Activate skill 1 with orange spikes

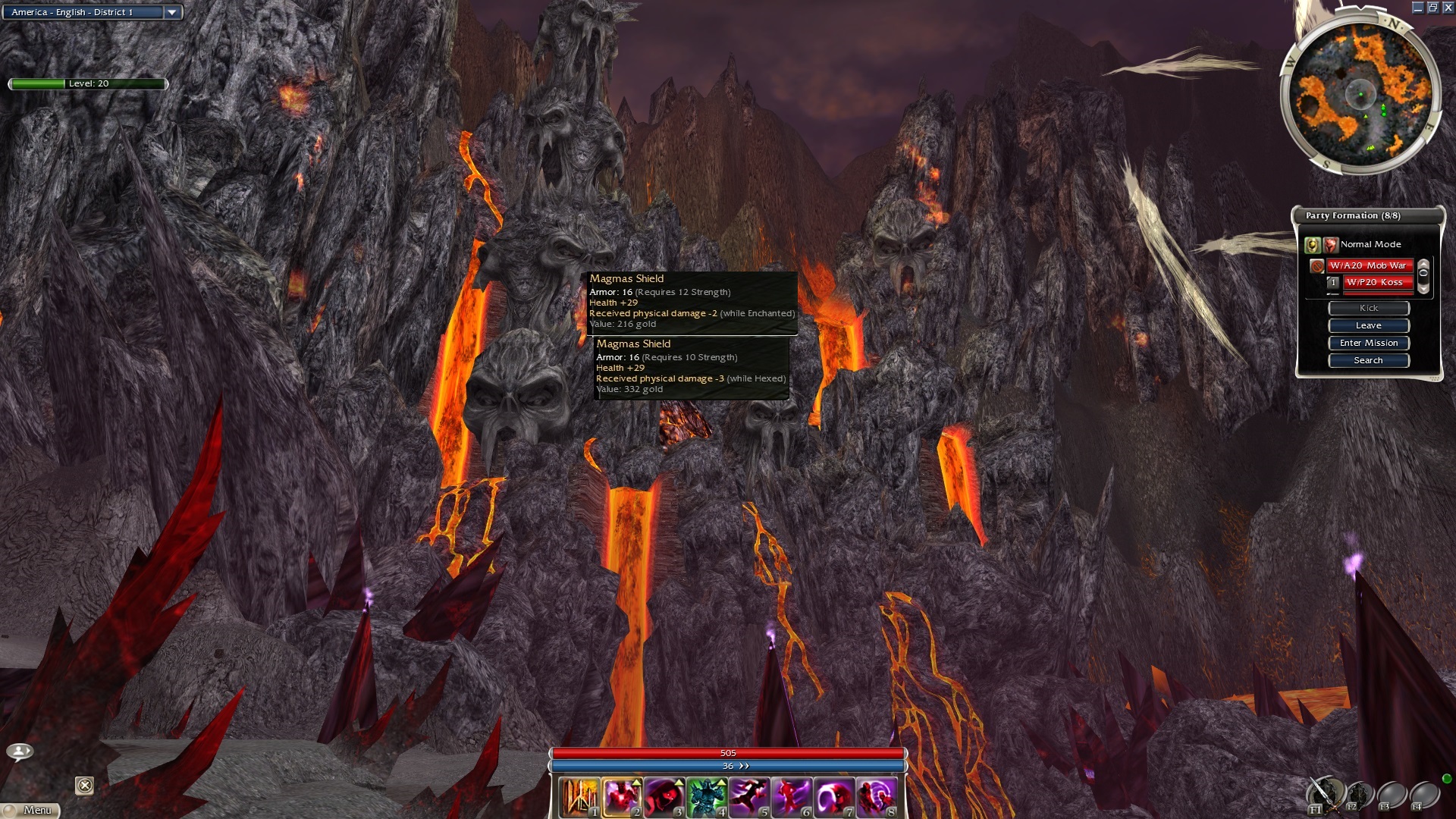pos(580,798)
